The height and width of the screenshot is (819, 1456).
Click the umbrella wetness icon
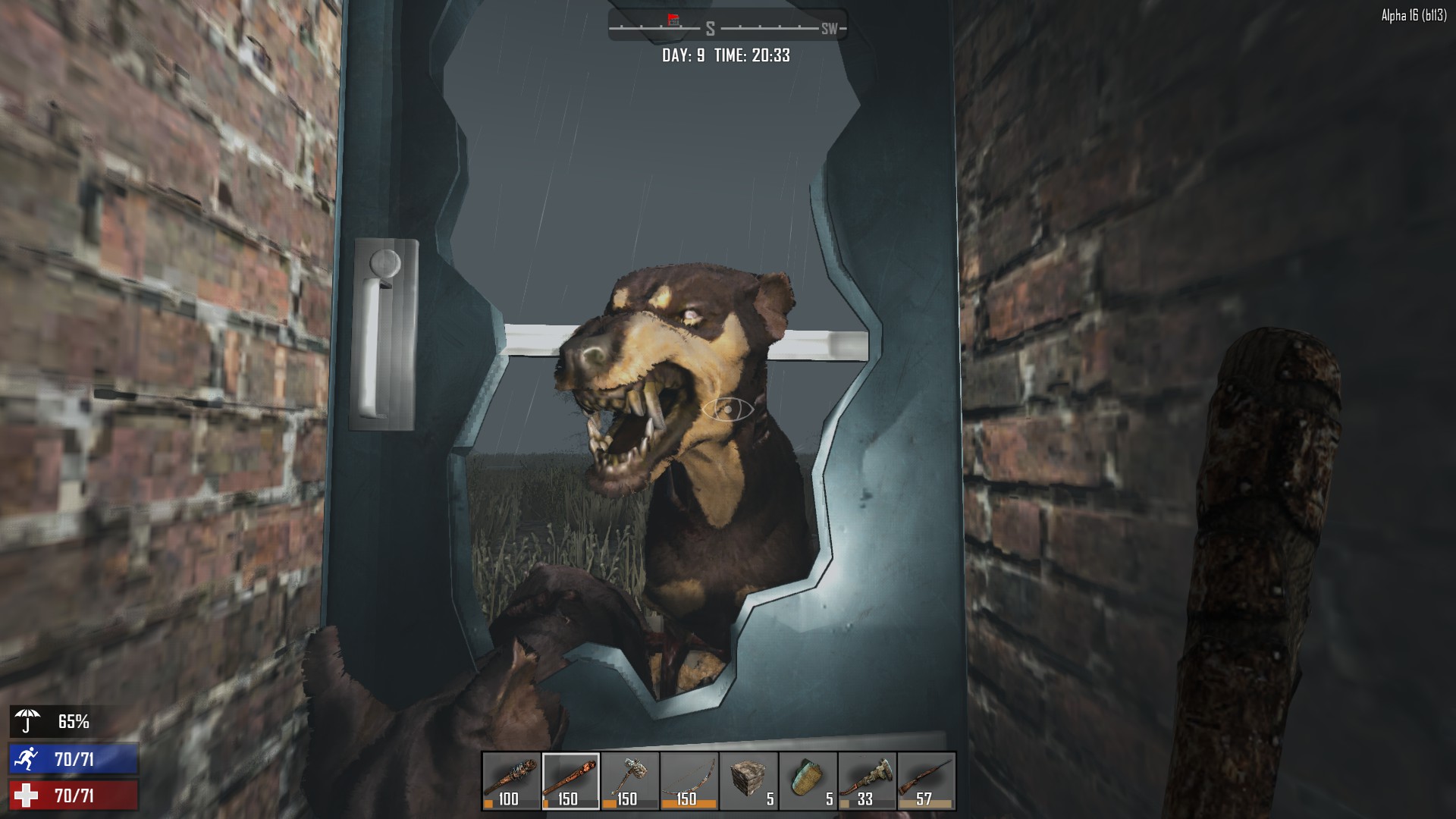click(28, 721)
